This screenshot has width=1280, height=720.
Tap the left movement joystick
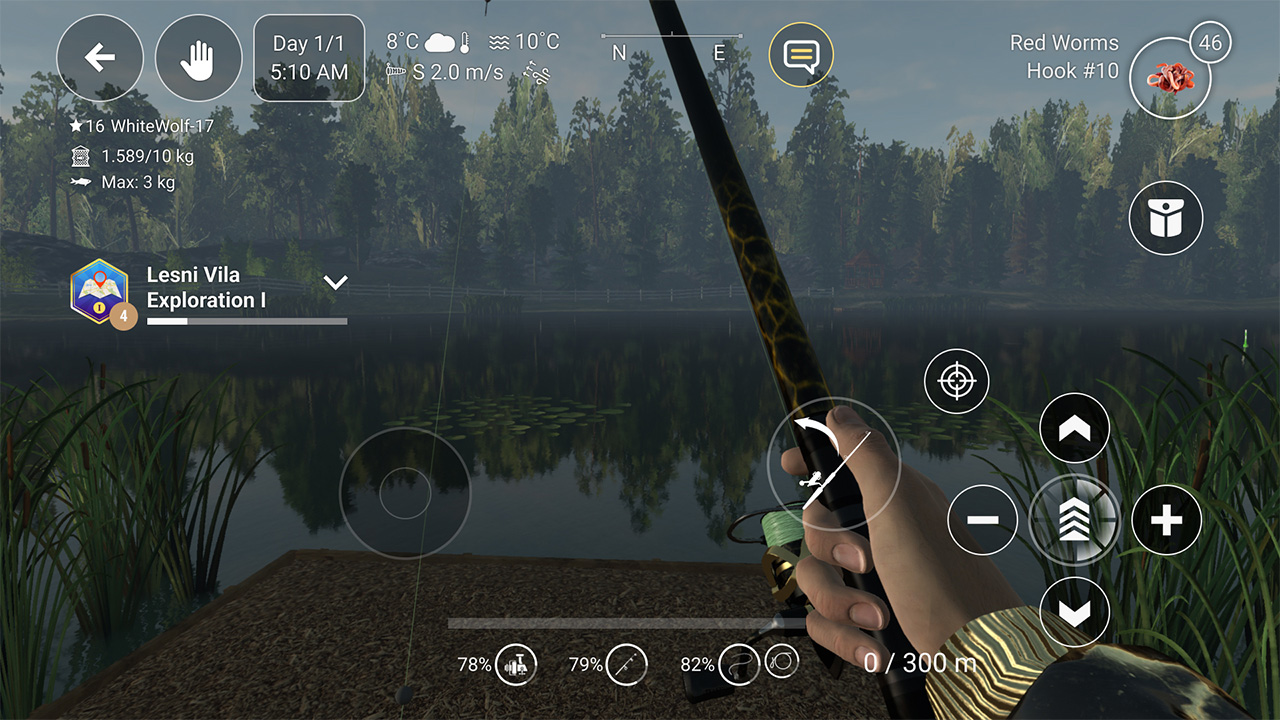coord(405,492)
